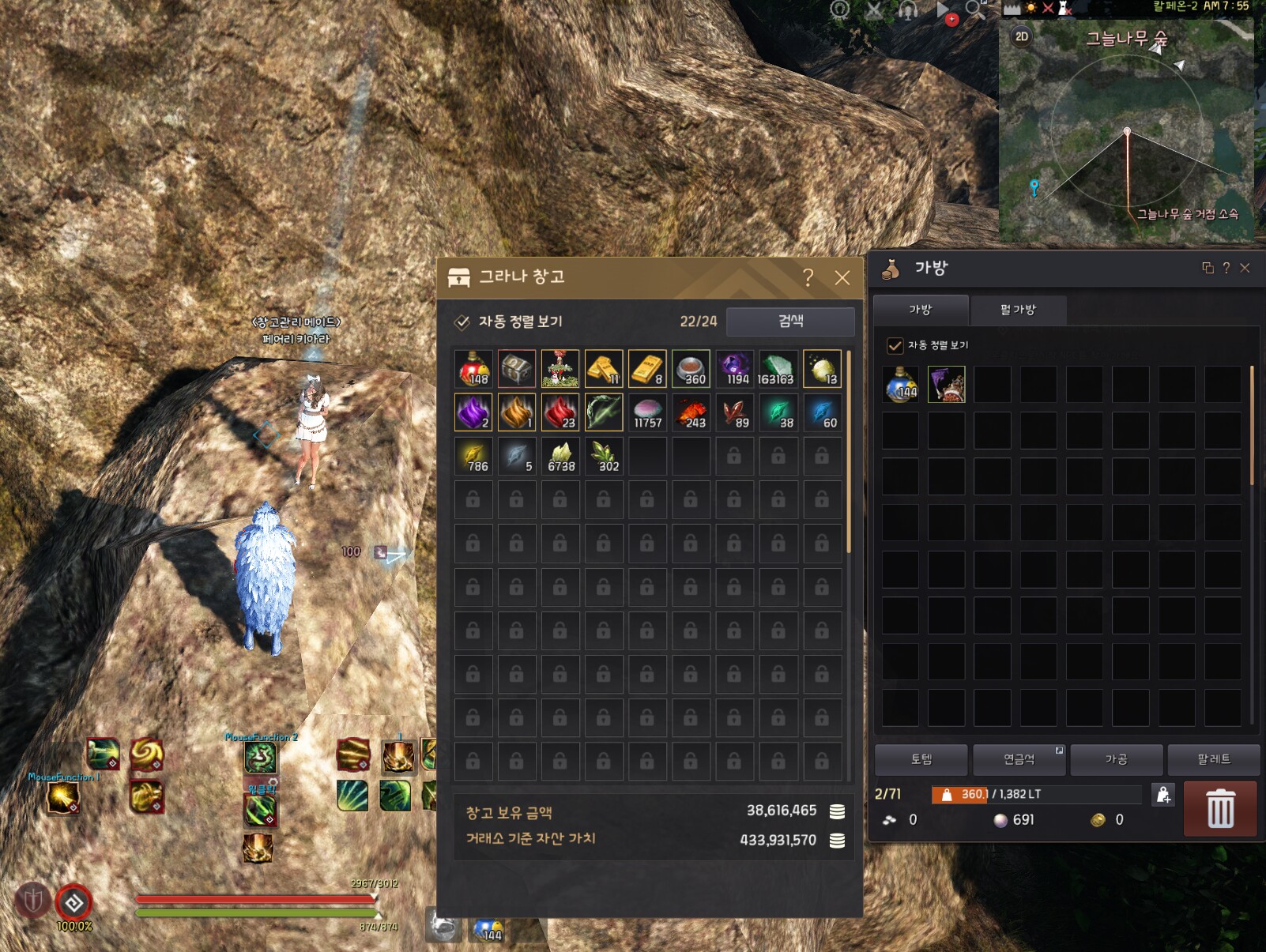Viewport: 1266px width, 952px height.
Task: Toggle 자동 정렬 보기 in the warehouse window
Action: pyautogui.click(x=461, y=322)
